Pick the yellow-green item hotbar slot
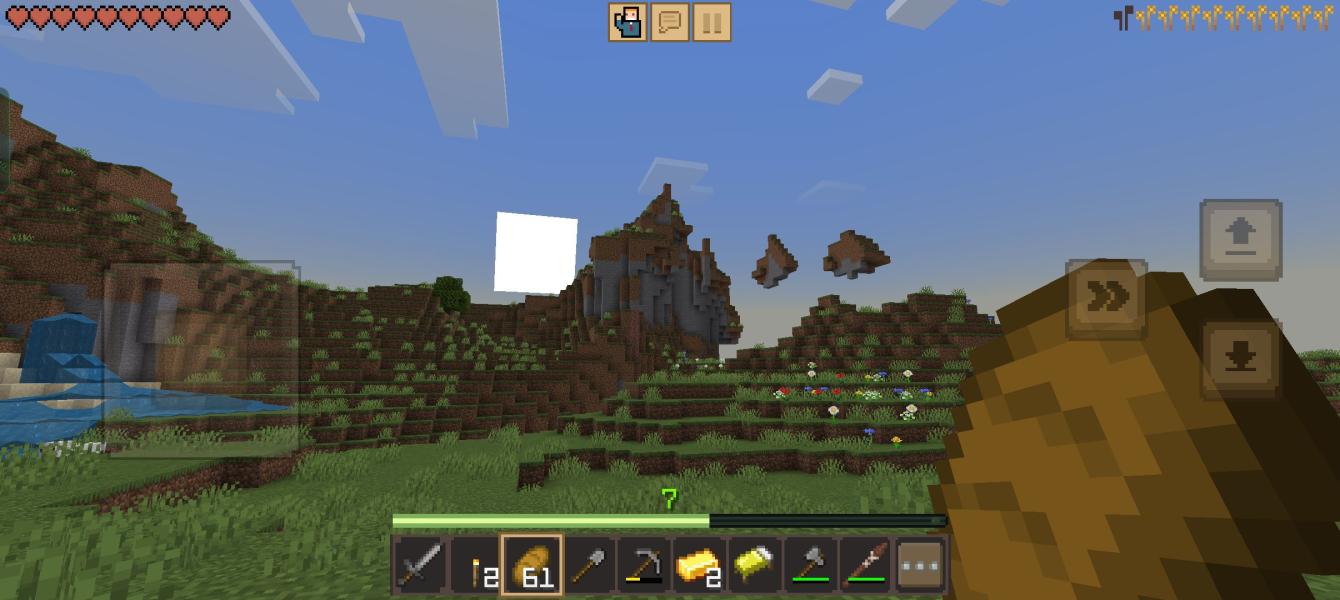Screen dimensions: 1340x600 coord(755,565)
